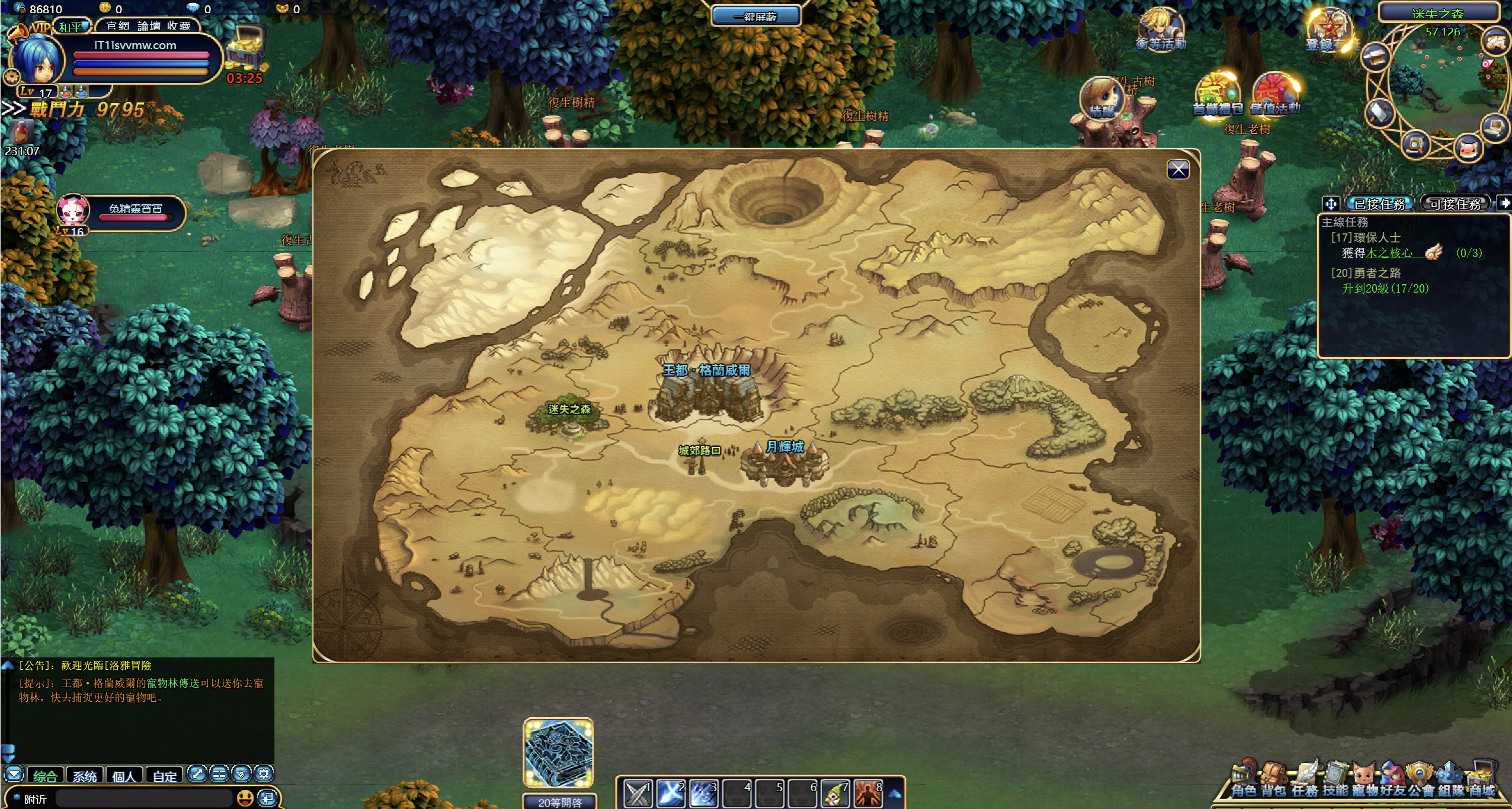Switch chat to the 系統 tab
Viewport: 1512px width, 809px height.
click(x=85, y=776)
